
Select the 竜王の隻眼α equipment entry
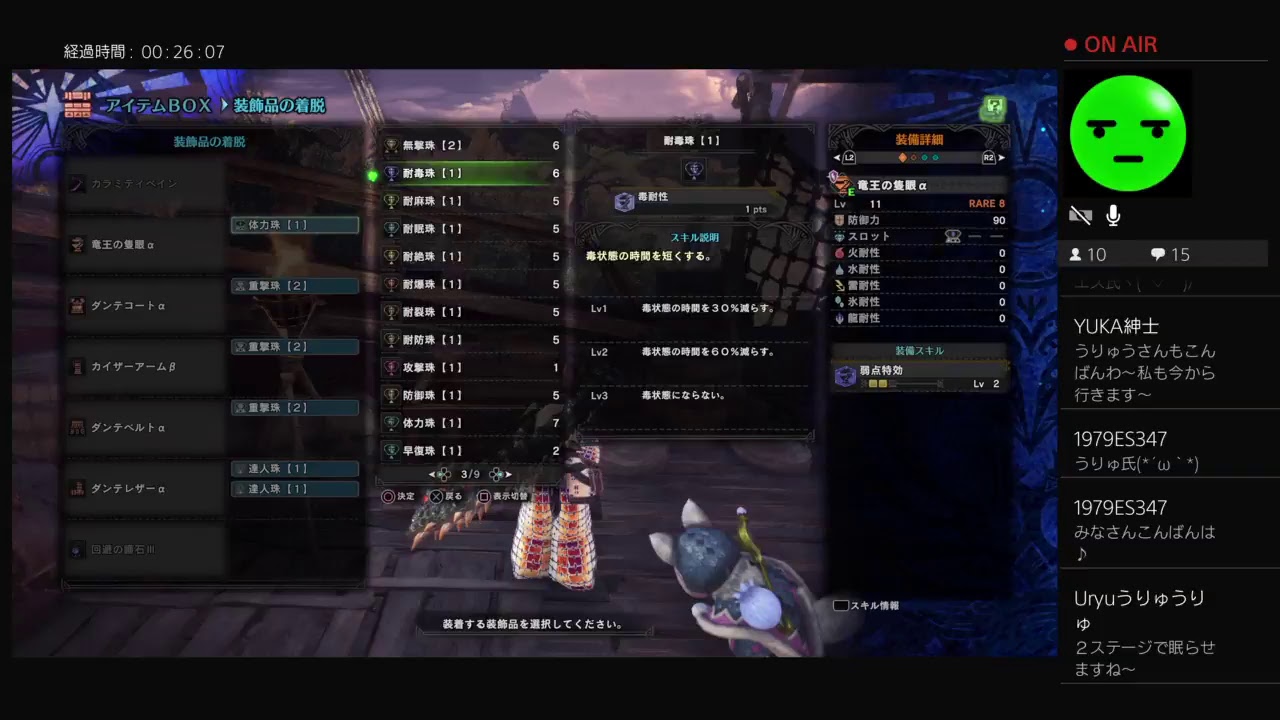tap(120, 244)
